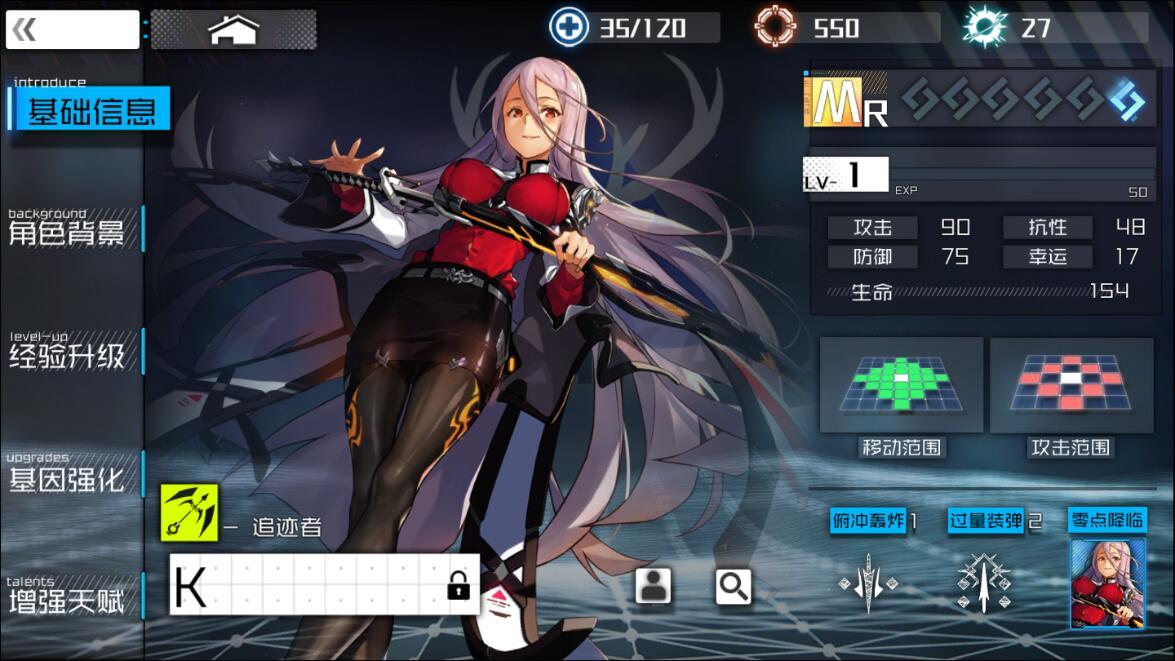
Task: Click the character silhouette profile button
Action: [653, 587]
